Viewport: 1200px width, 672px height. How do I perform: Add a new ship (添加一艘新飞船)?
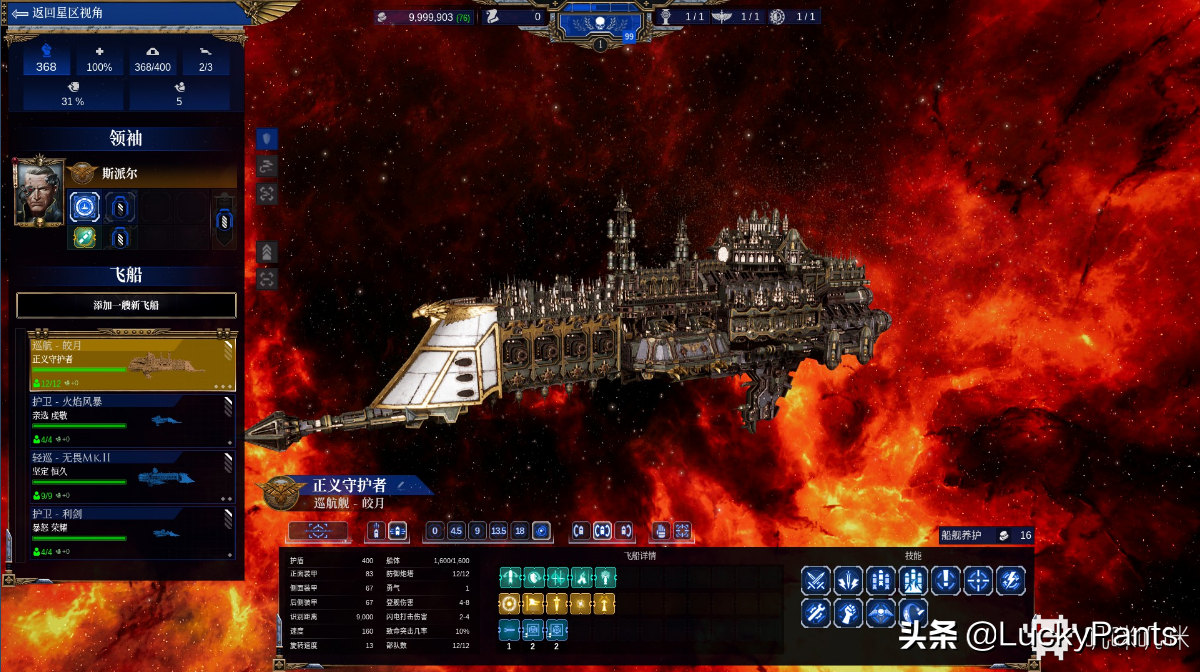coord(126,305)
